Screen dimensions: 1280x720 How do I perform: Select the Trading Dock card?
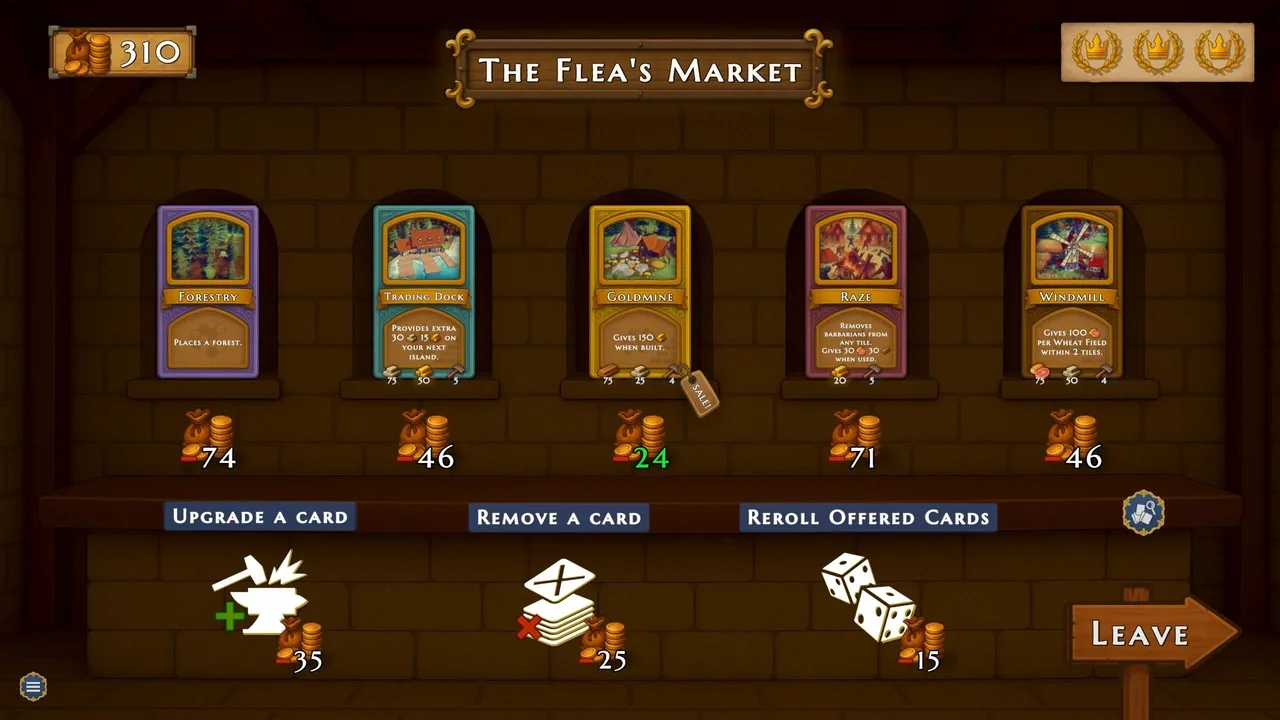tap(424, 291)
